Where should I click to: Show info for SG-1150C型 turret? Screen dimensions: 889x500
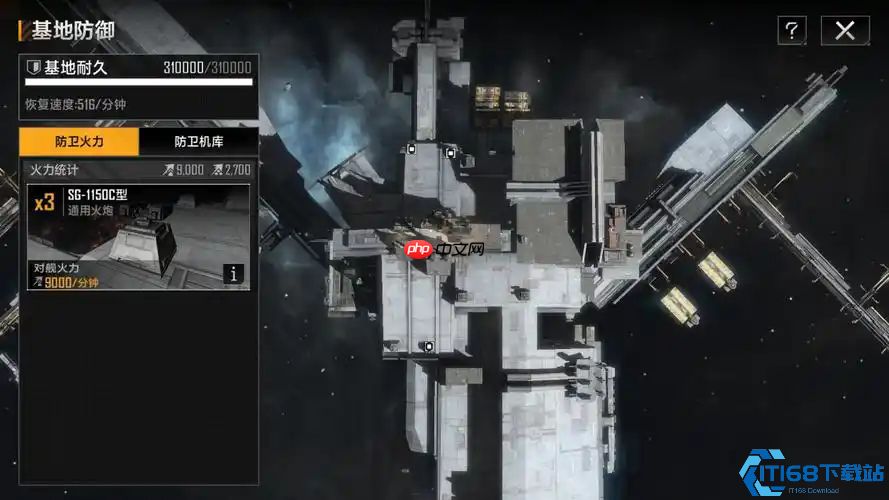[x=233, y=274]
